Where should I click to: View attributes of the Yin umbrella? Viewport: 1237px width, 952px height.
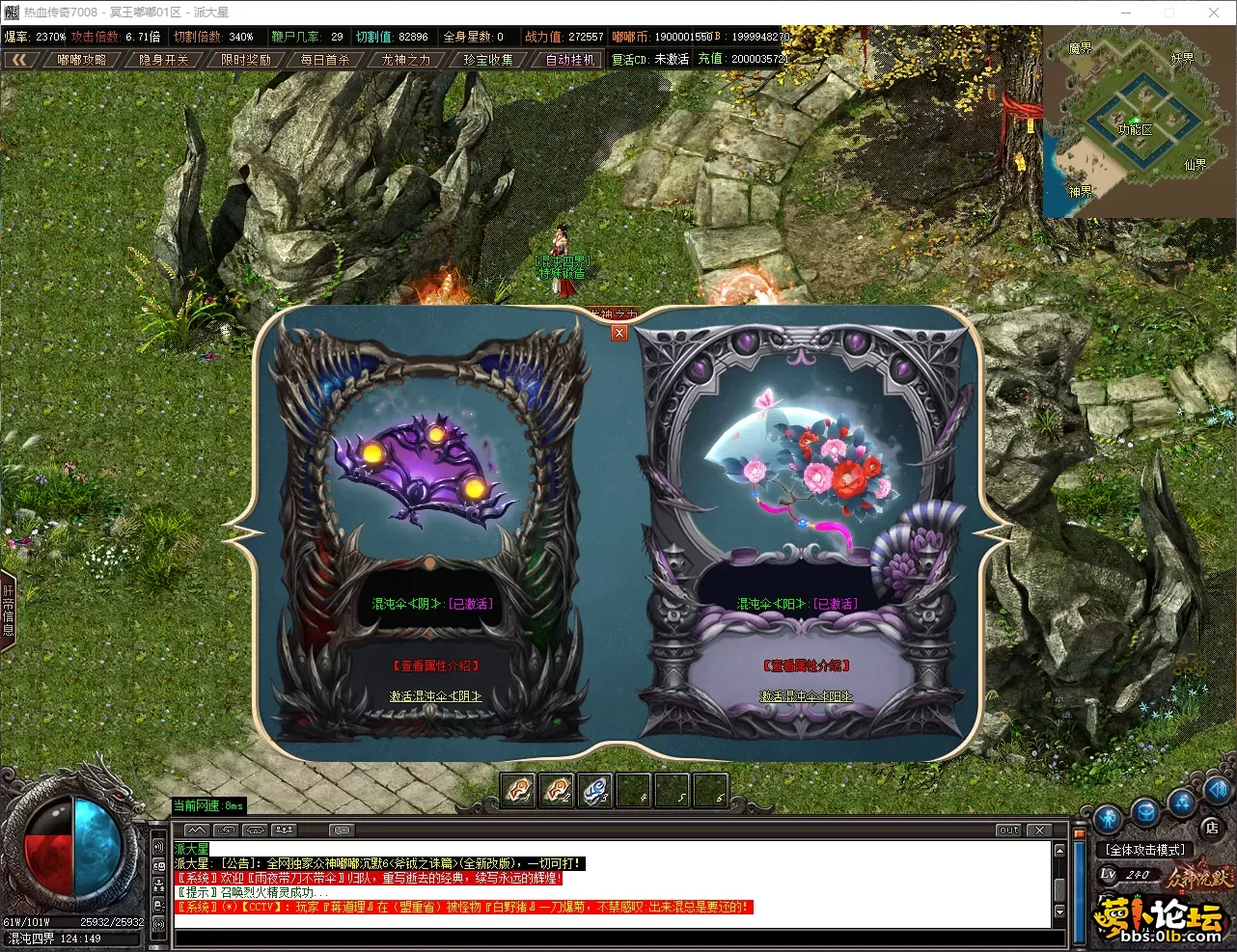pos(435,666)
